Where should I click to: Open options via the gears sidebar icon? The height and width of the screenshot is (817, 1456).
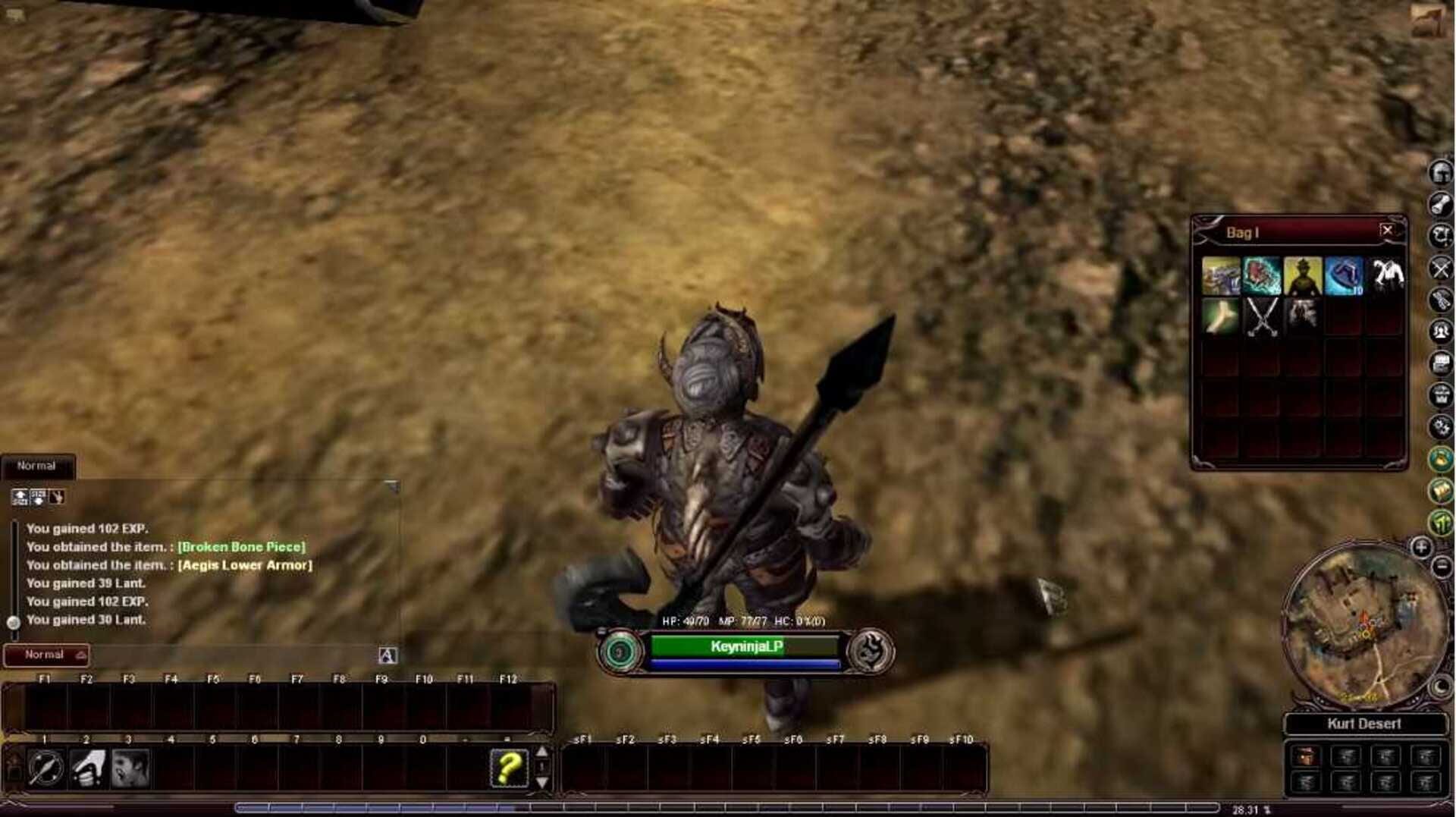1439,423
